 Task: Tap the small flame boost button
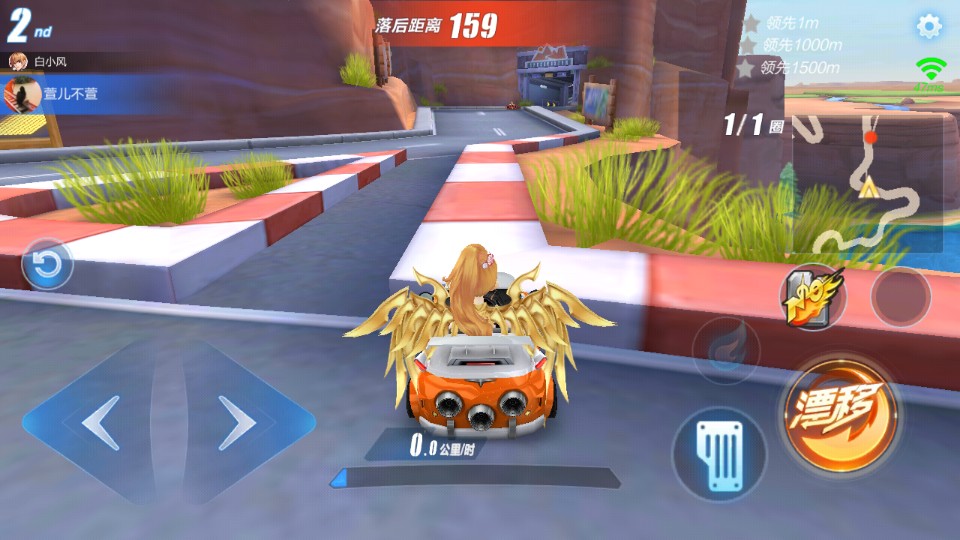(x=725, y=349)
